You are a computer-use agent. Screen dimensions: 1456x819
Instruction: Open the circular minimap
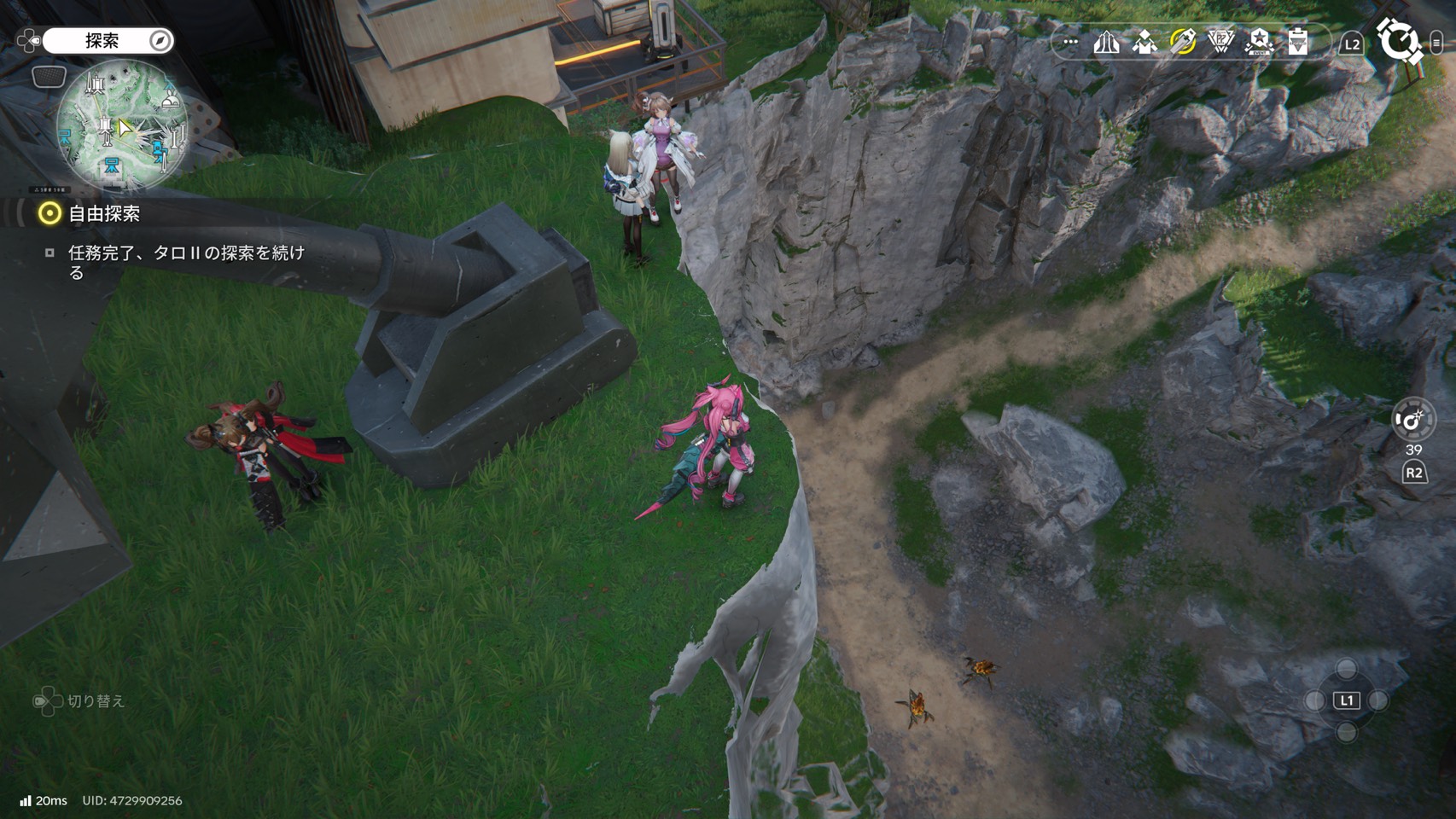tap(122, 125)
